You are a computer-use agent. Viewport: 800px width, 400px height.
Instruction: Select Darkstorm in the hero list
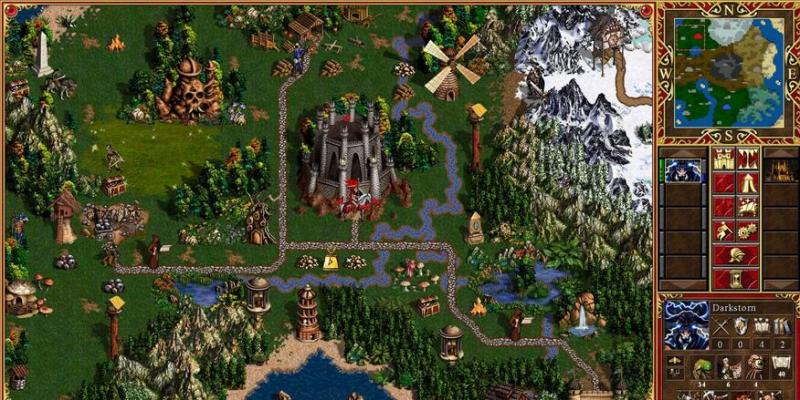click(x=684, y=171)
